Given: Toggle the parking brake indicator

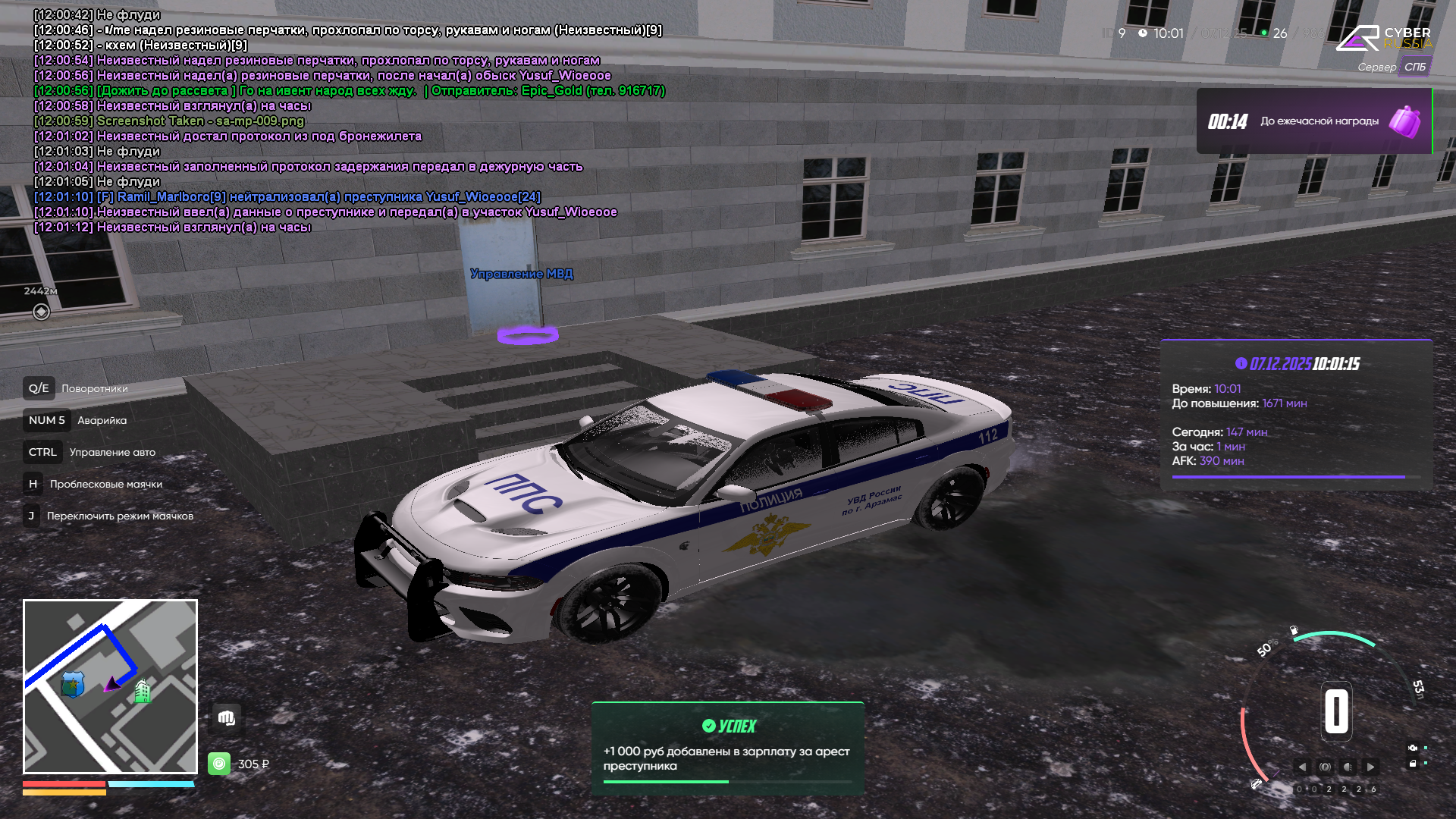Looking at the screenshot, I should point(1325,767).
